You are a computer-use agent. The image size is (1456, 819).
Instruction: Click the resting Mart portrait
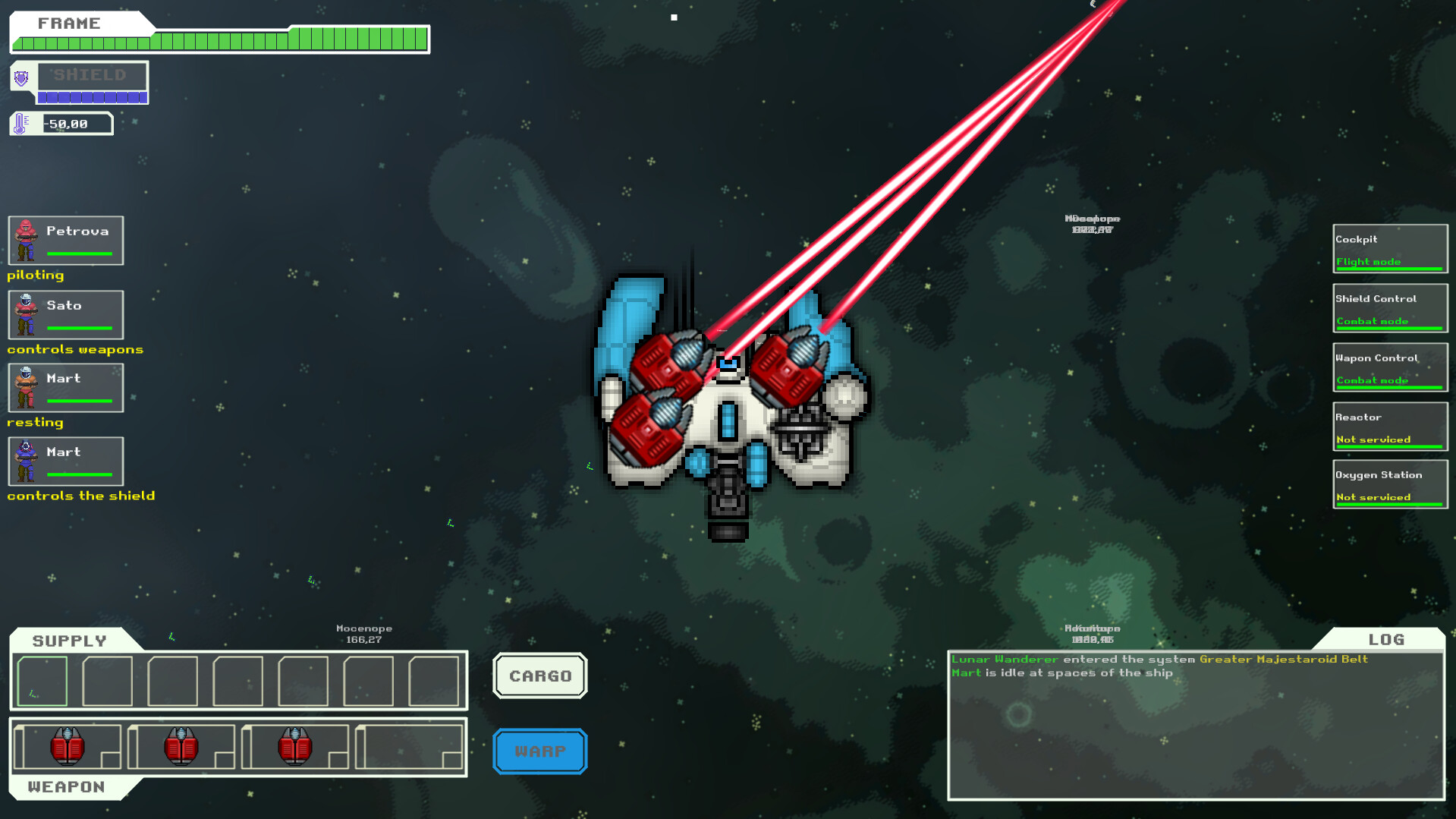(x=65, y=387)
